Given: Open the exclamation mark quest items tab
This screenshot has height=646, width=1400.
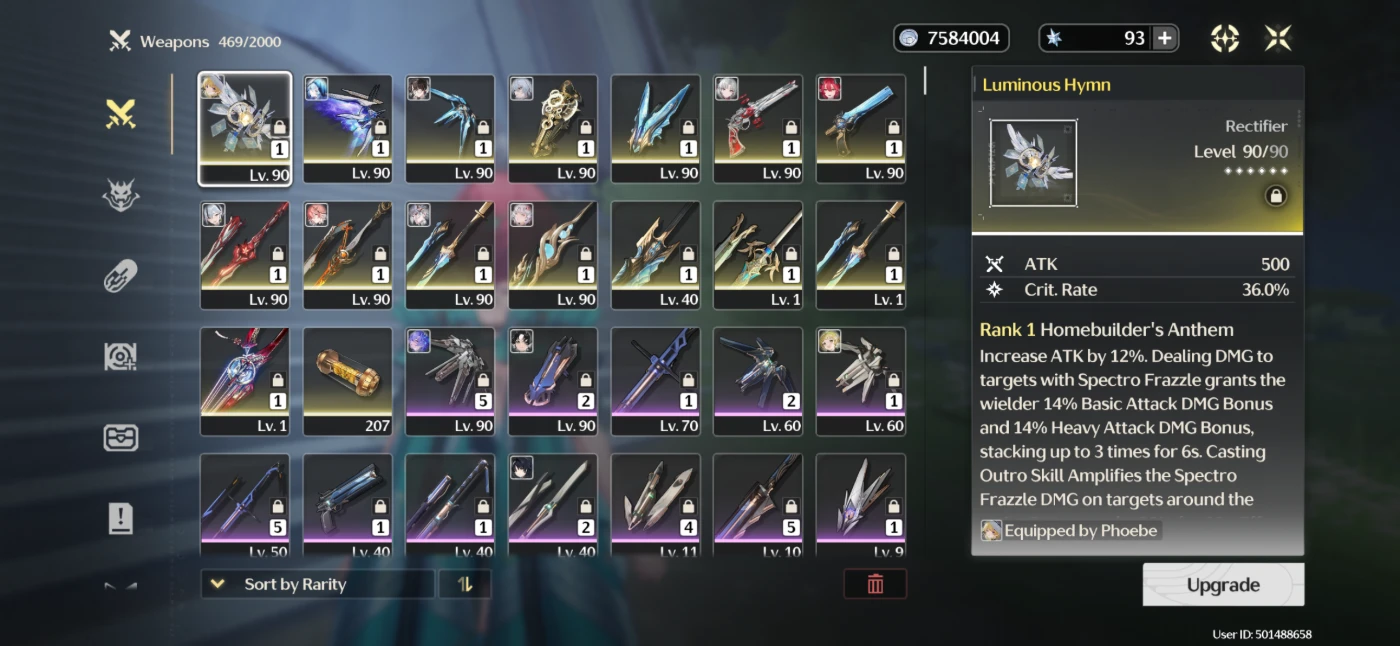Looking at the screenshot, I should [121, 518].
